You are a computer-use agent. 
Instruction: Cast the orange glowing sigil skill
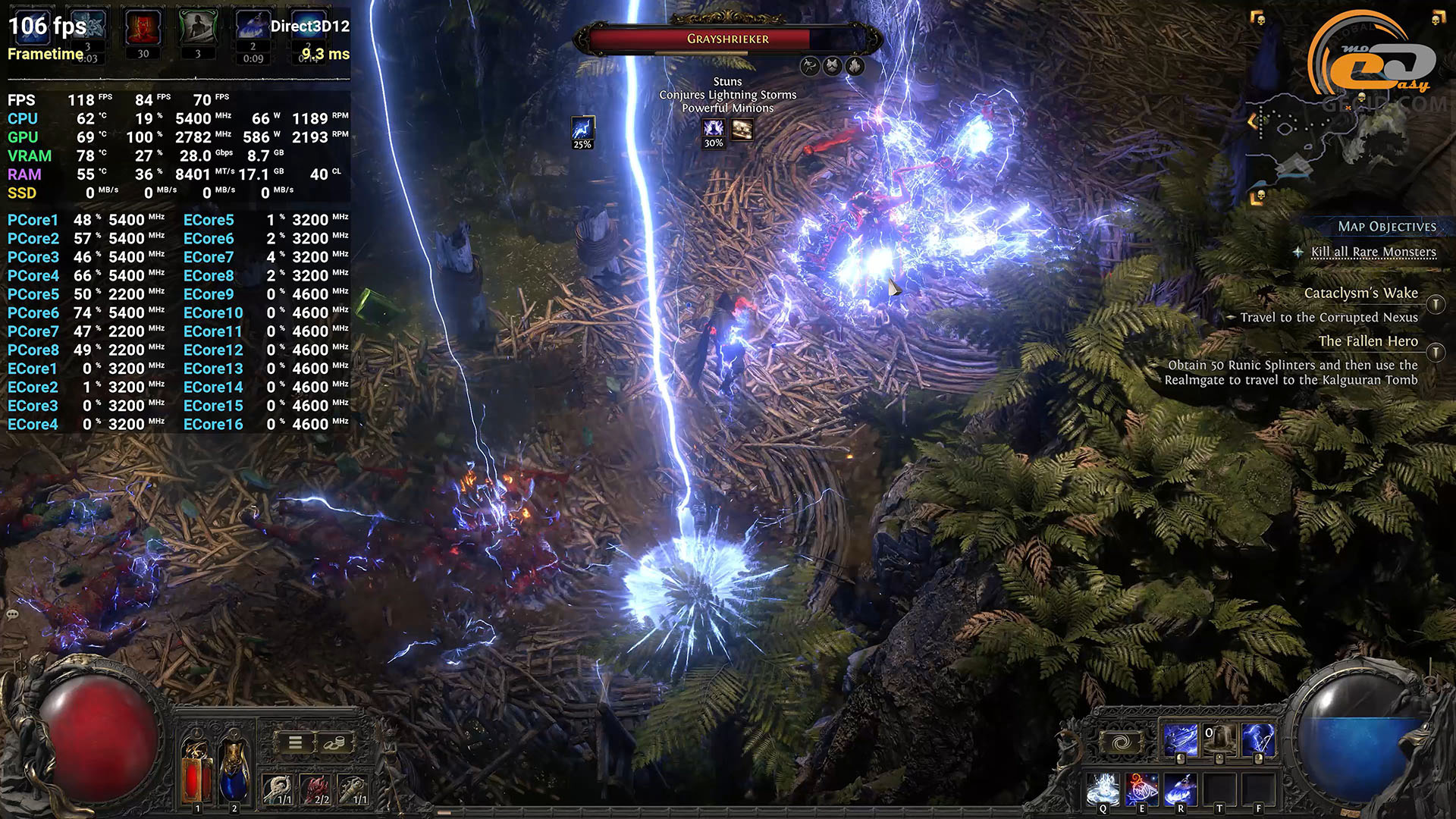coord(1141,789)
